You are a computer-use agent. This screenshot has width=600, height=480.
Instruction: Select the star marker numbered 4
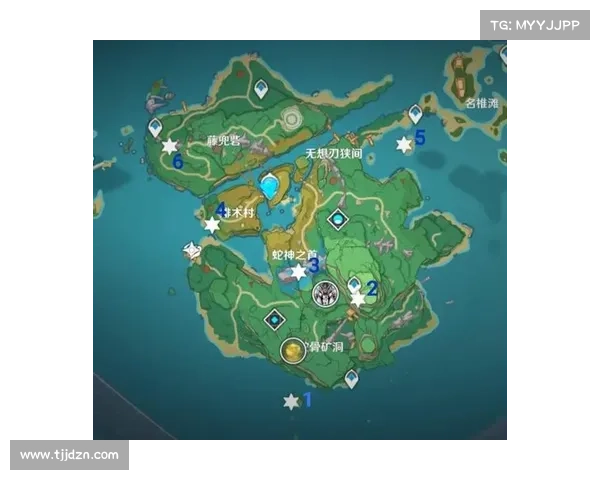pos(211,225)
